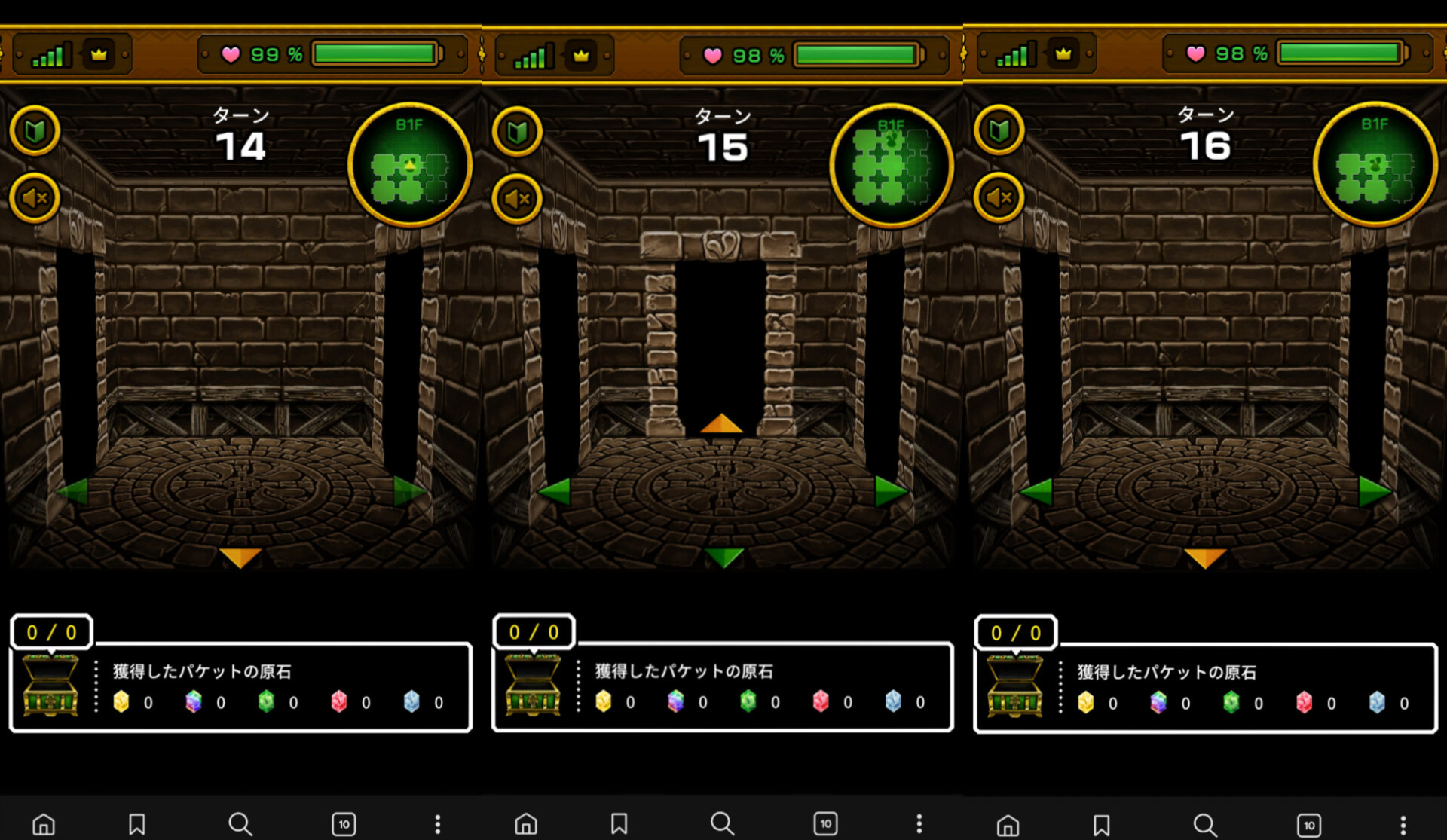Go back with the orange down arrow on turn 16

[x=1205, y=557]
